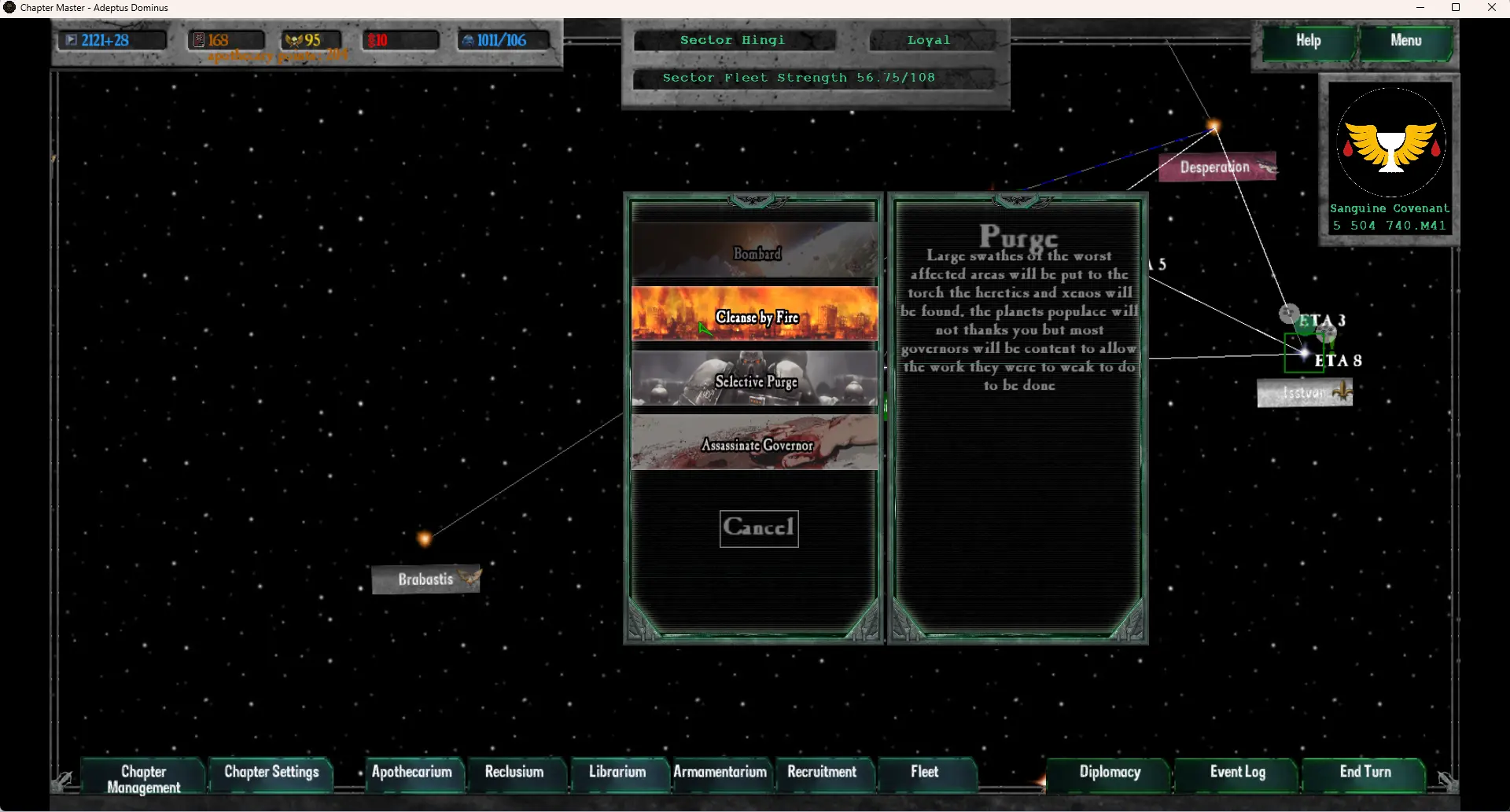1510x812 pixels.
Task: Select the Brabastis star system label
Action: point(425,579)
